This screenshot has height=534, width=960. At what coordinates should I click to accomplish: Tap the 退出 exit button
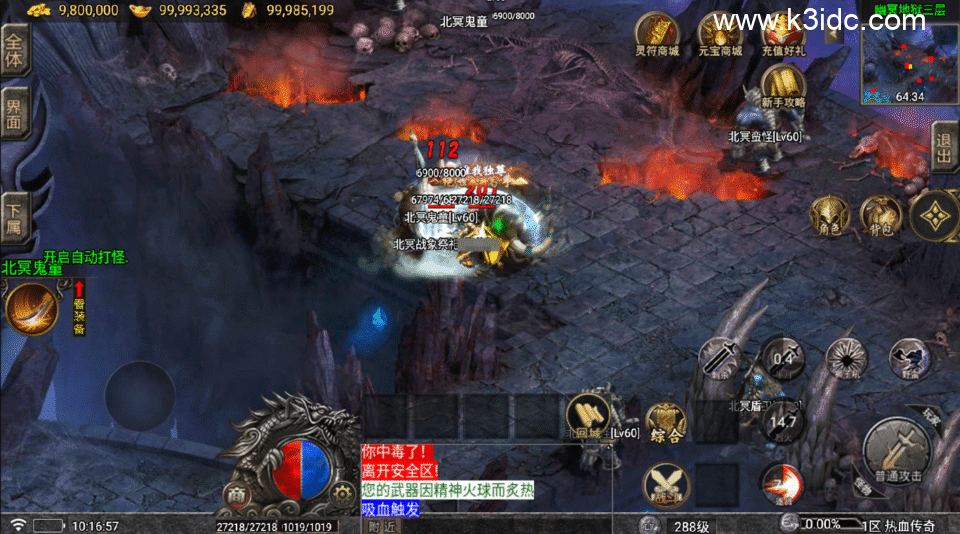pos(944,148)
